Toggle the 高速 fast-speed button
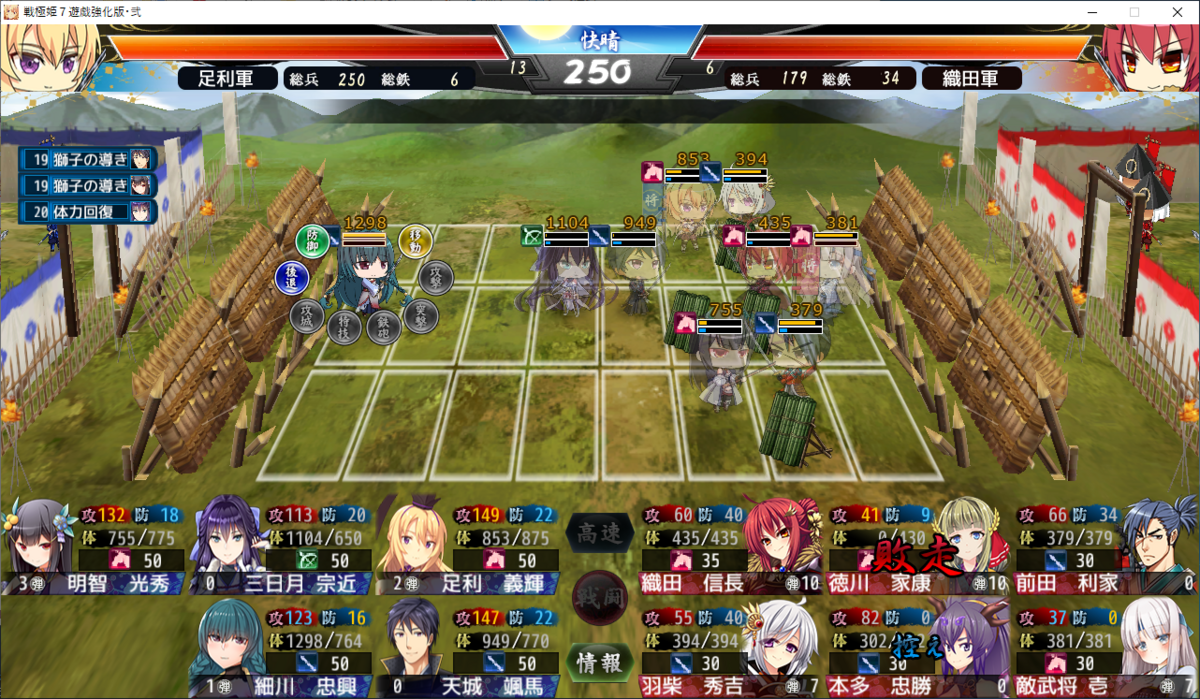Image resolution: width=1200 pixels, height=699 pixels. 600,534
